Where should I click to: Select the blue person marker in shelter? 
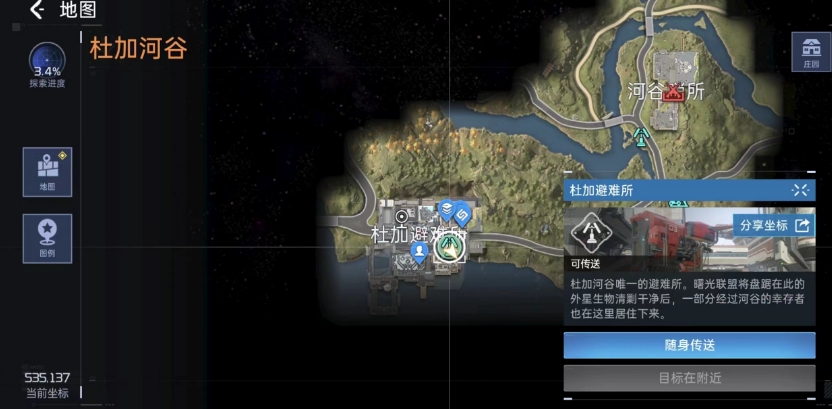click(x=421, y=251)
